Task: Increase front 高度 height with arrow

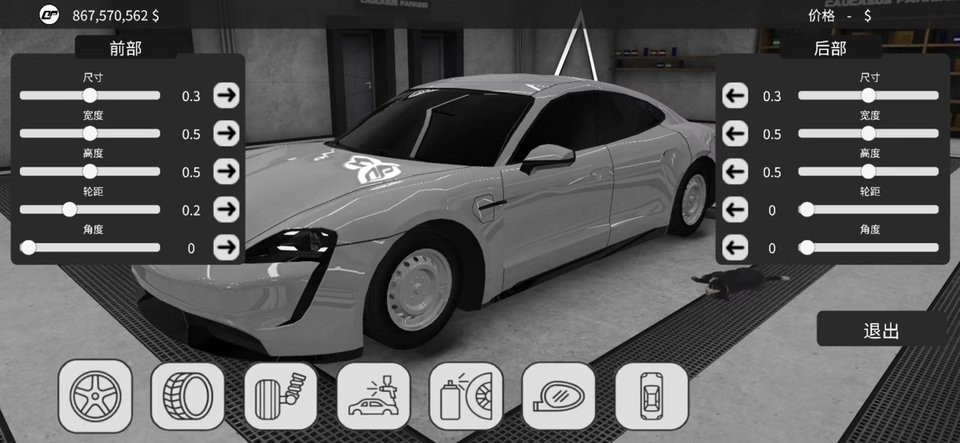Action: tap(227, 172)
